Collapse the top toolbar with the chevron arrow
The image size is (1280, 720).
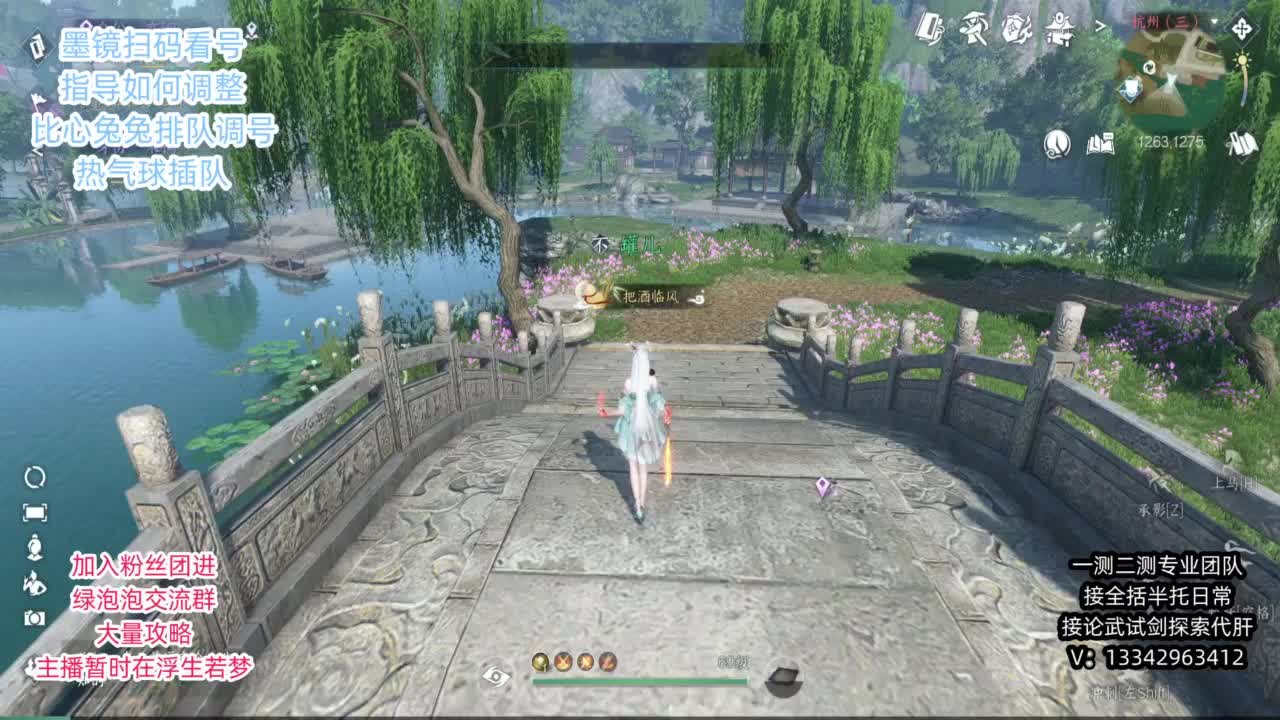point(1102,27)
